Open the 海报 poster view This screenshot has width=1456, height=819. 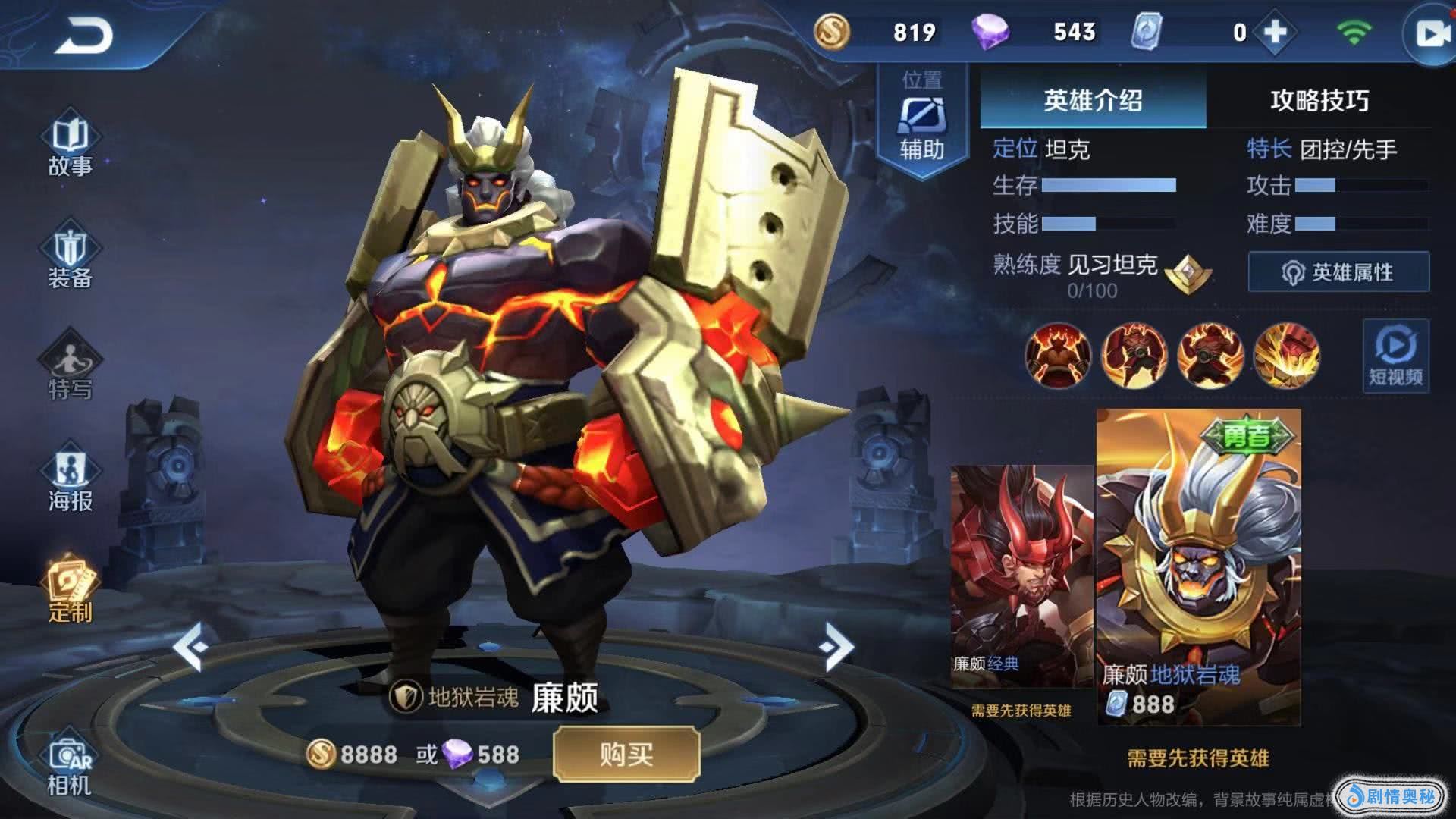(70, 481)
